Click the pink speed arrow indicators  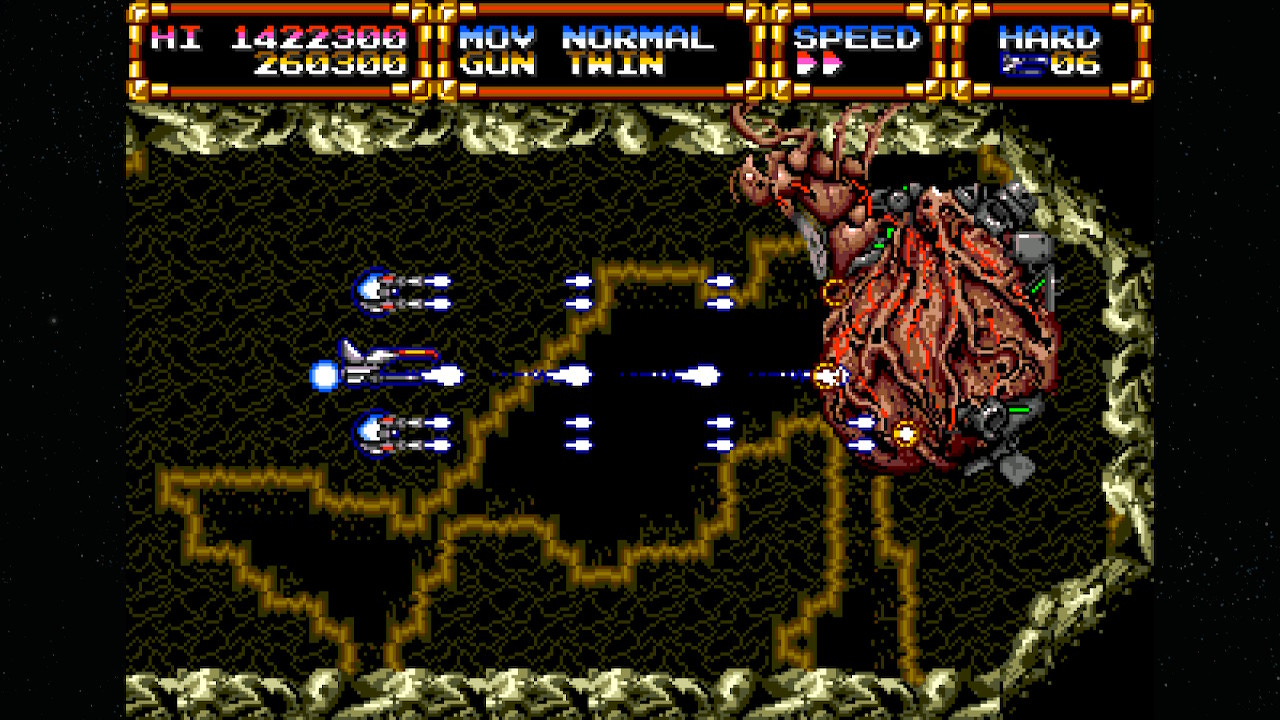820,62
